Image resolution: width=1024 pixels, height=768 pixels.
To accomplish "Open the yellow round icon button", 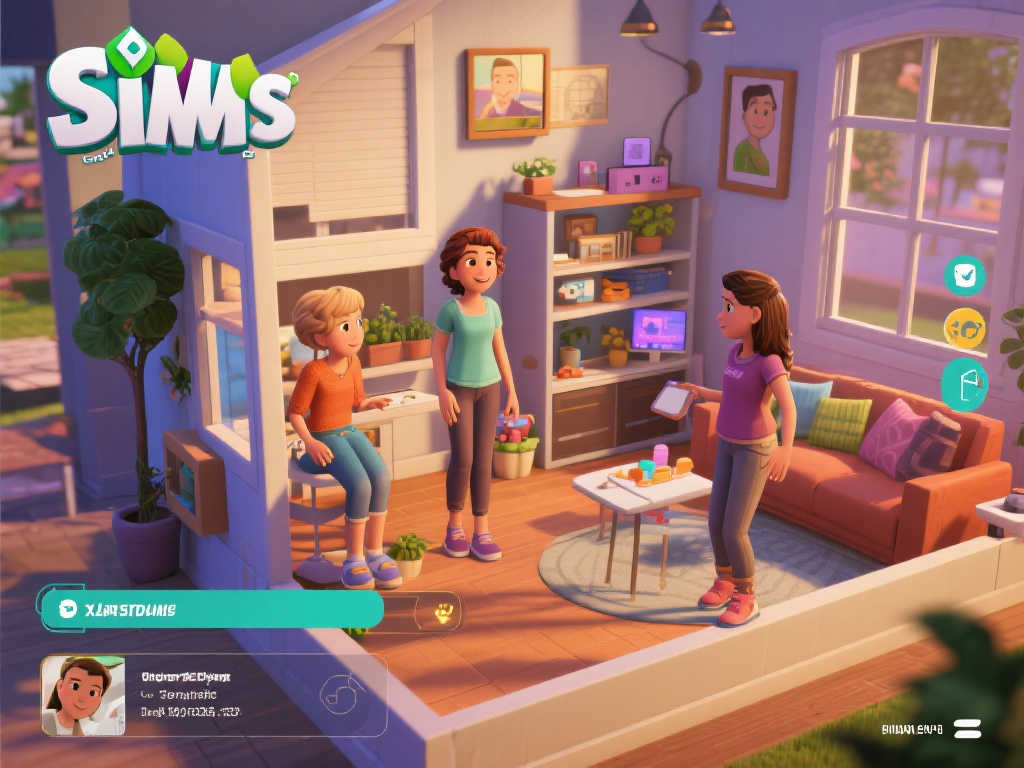I will 965,328.
